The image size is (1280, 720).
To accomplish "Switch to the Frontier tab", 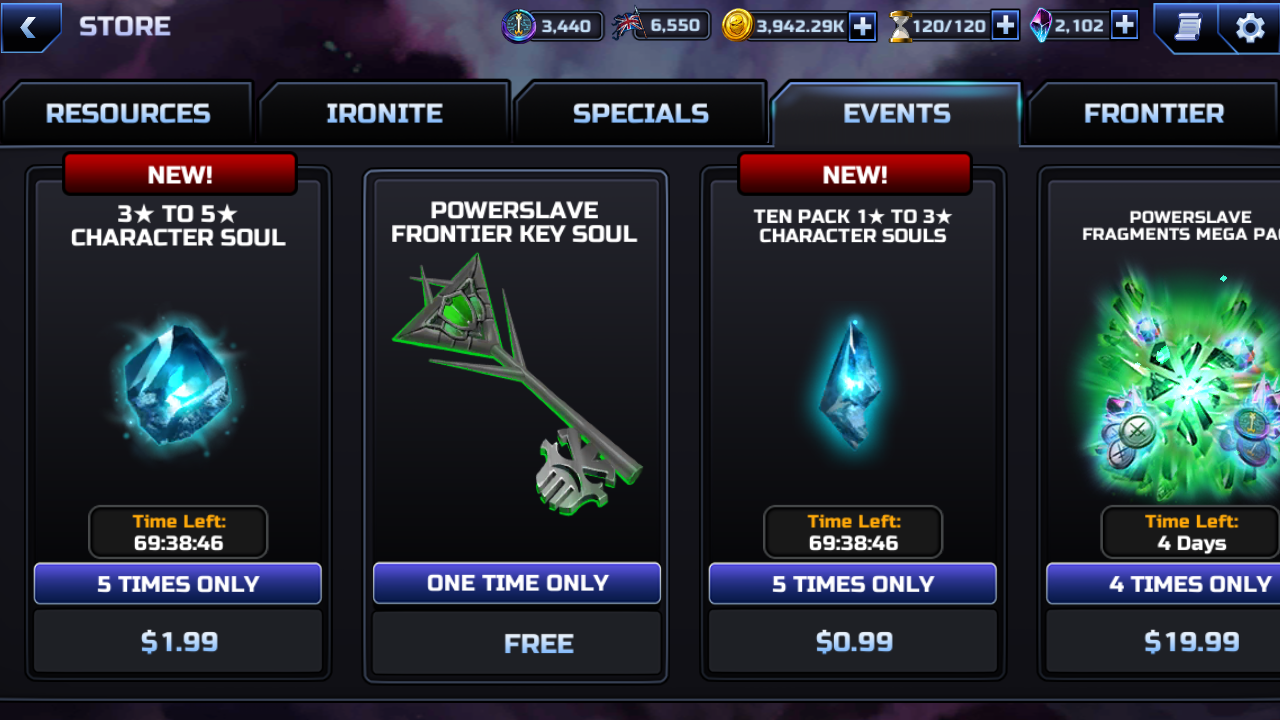I will 1153,114.
